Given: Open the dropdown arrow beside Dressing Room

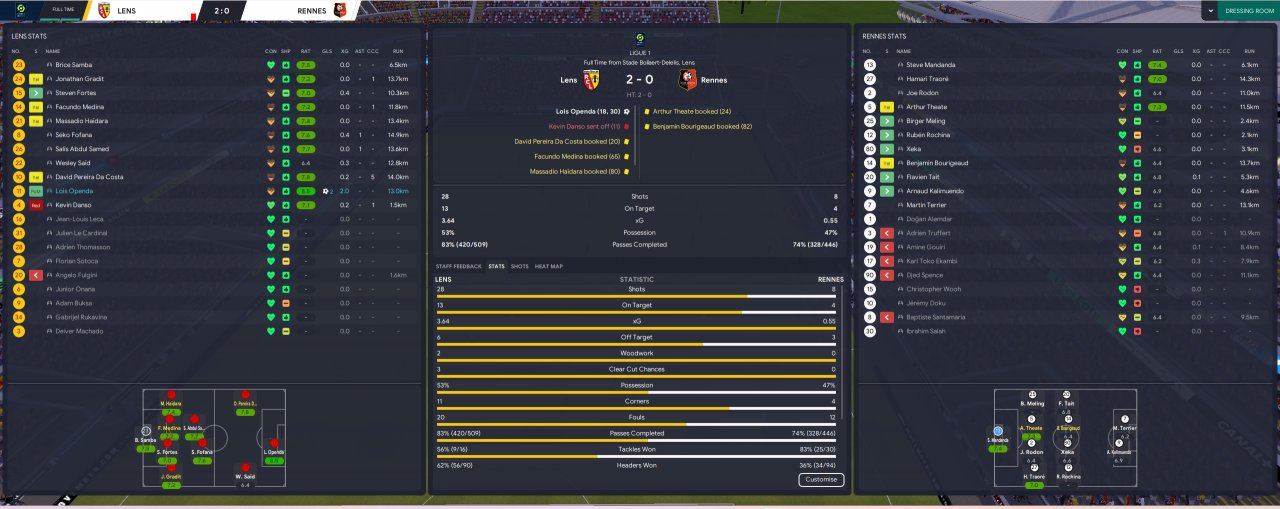Looking at the screenshot, I should 1210,11.
